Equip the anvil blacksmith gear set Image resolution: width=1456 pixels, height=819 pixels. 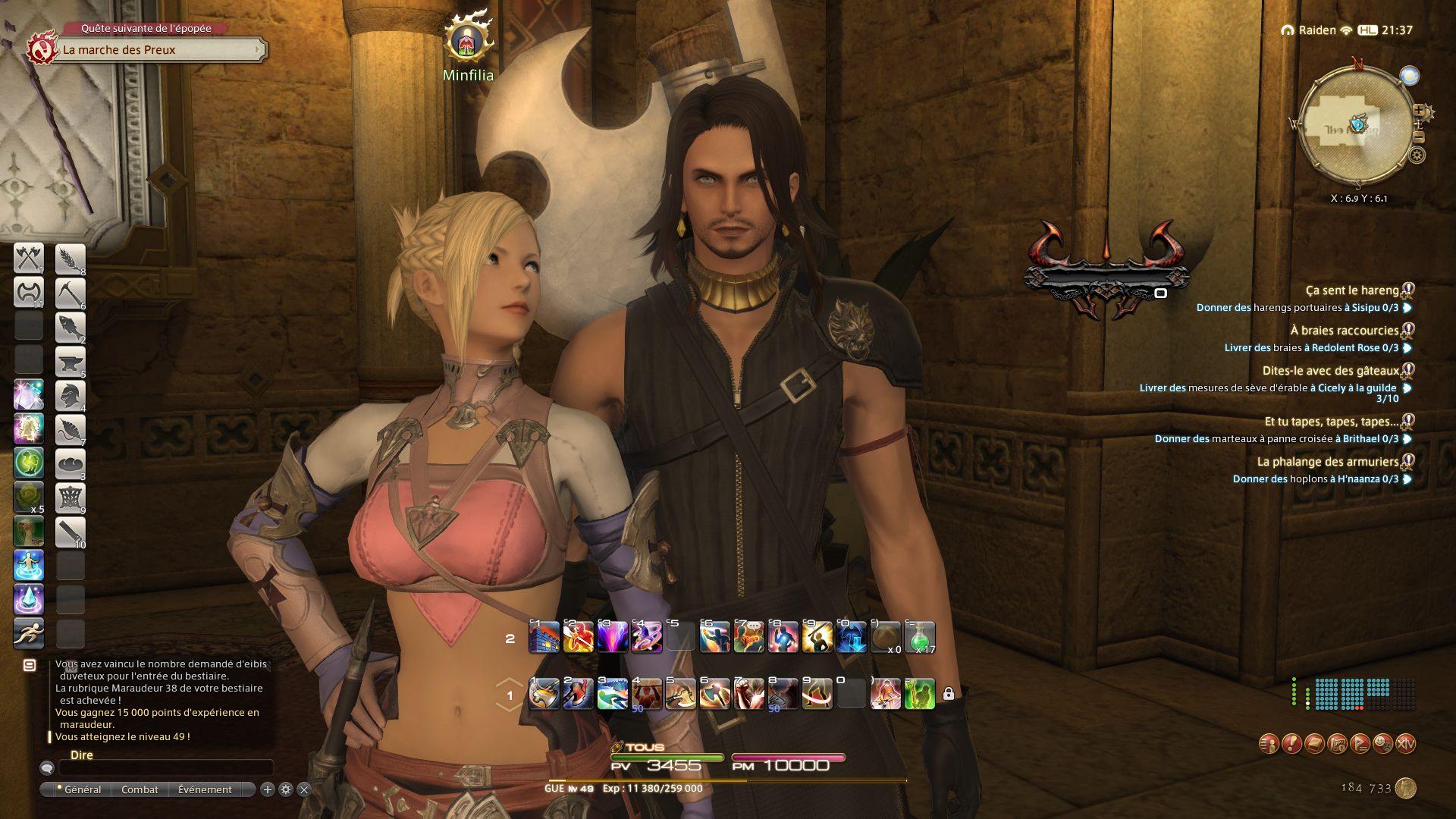(70, 361)
